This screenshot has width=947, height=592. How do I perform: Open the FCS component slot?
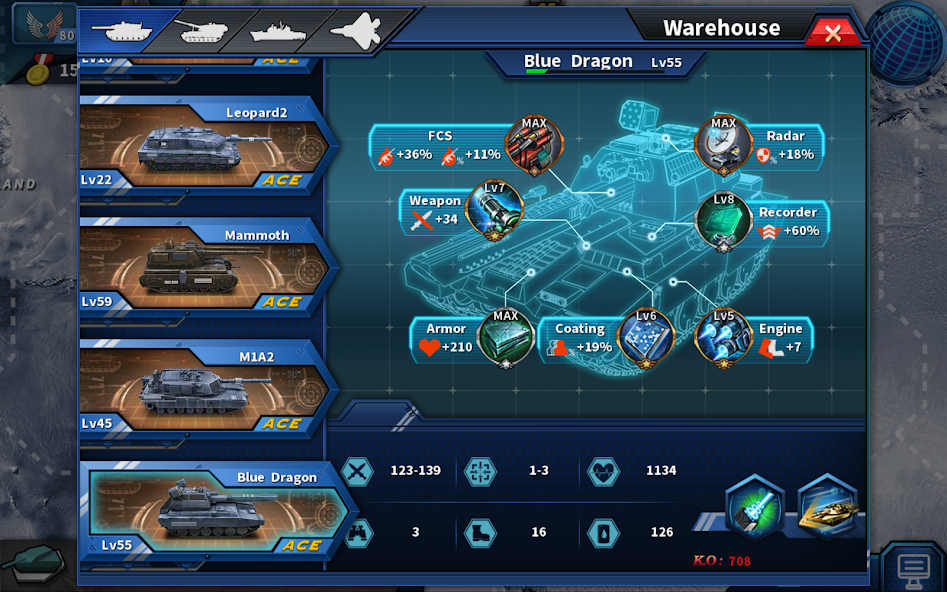[x=534, y=146]
